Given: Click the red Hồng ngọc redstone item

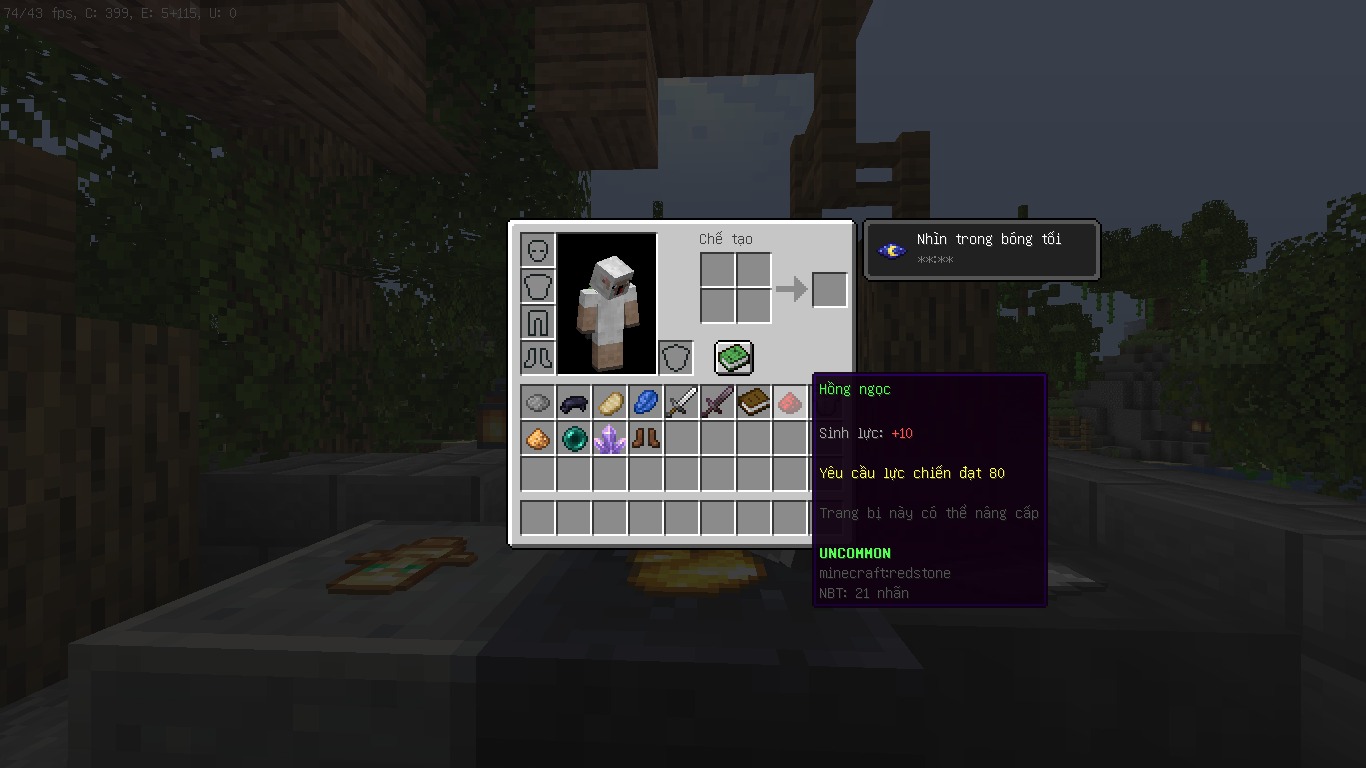Looking at the screenshot, I should click(x=790, y=403).
